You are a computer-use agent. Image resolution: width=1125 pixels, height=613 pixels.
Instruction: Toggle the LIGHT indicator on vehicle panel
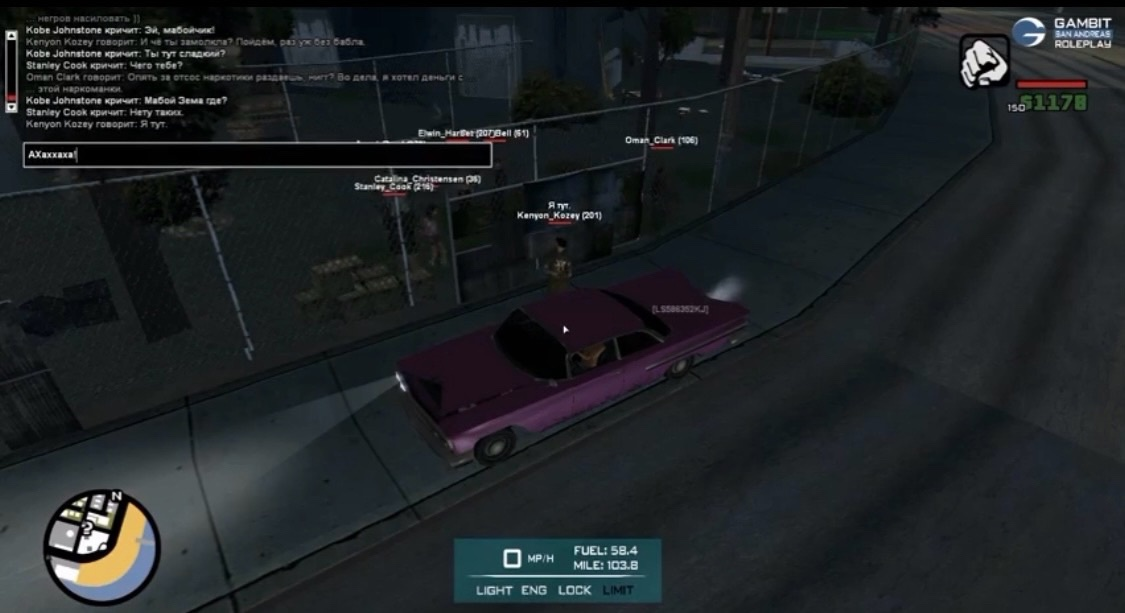pyautogui.click(x=494, y=590)
